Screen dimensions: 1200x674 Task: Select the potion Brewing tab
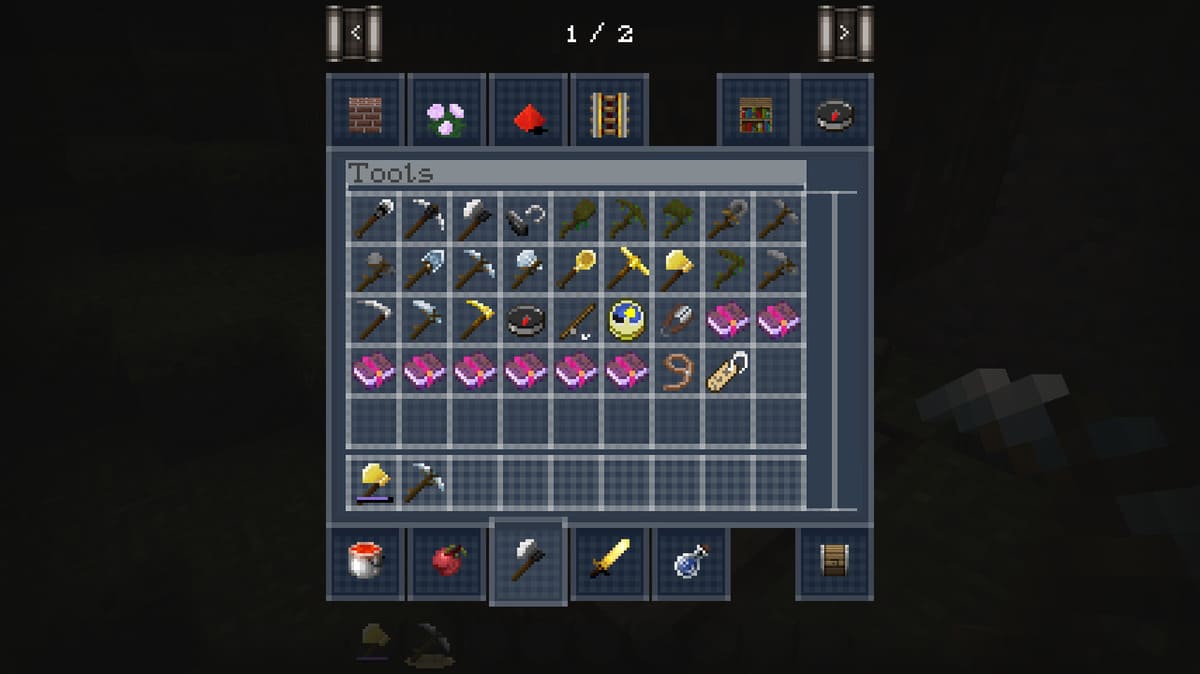pos(691,561)
